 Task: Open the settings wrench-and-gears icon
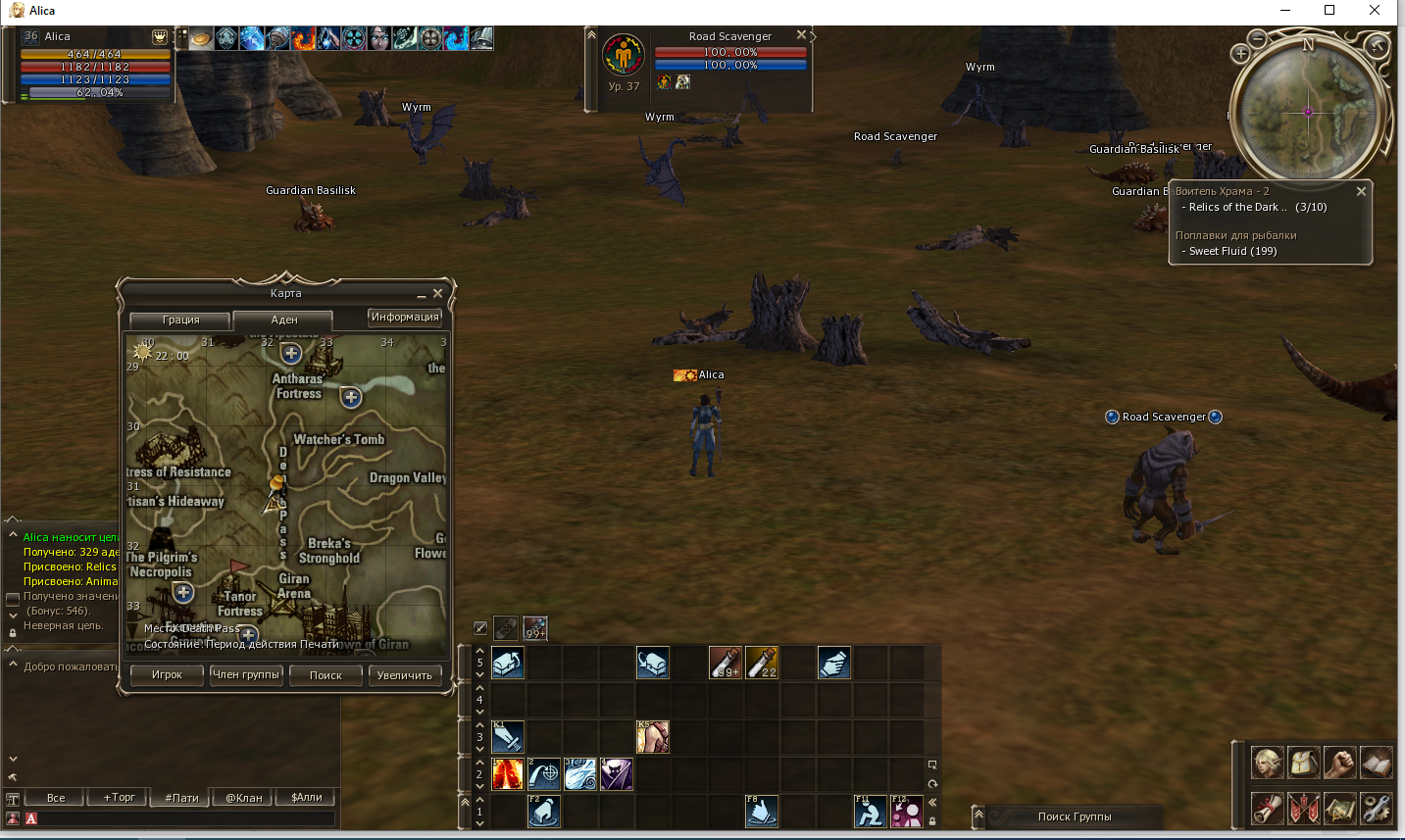coord(1375,808)
